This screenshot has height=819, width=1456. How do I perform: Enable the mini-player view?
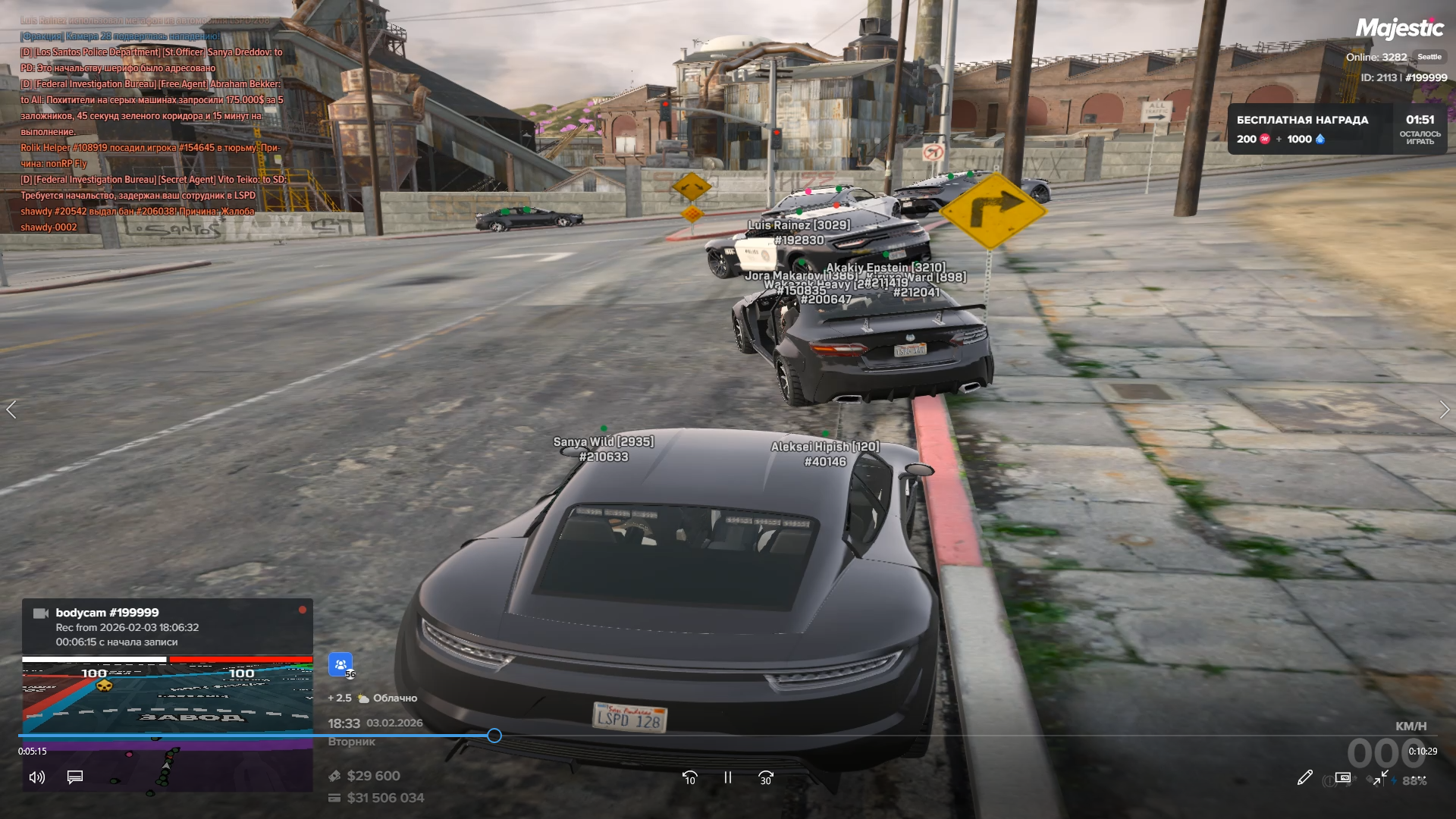[x=1343, y=777]
